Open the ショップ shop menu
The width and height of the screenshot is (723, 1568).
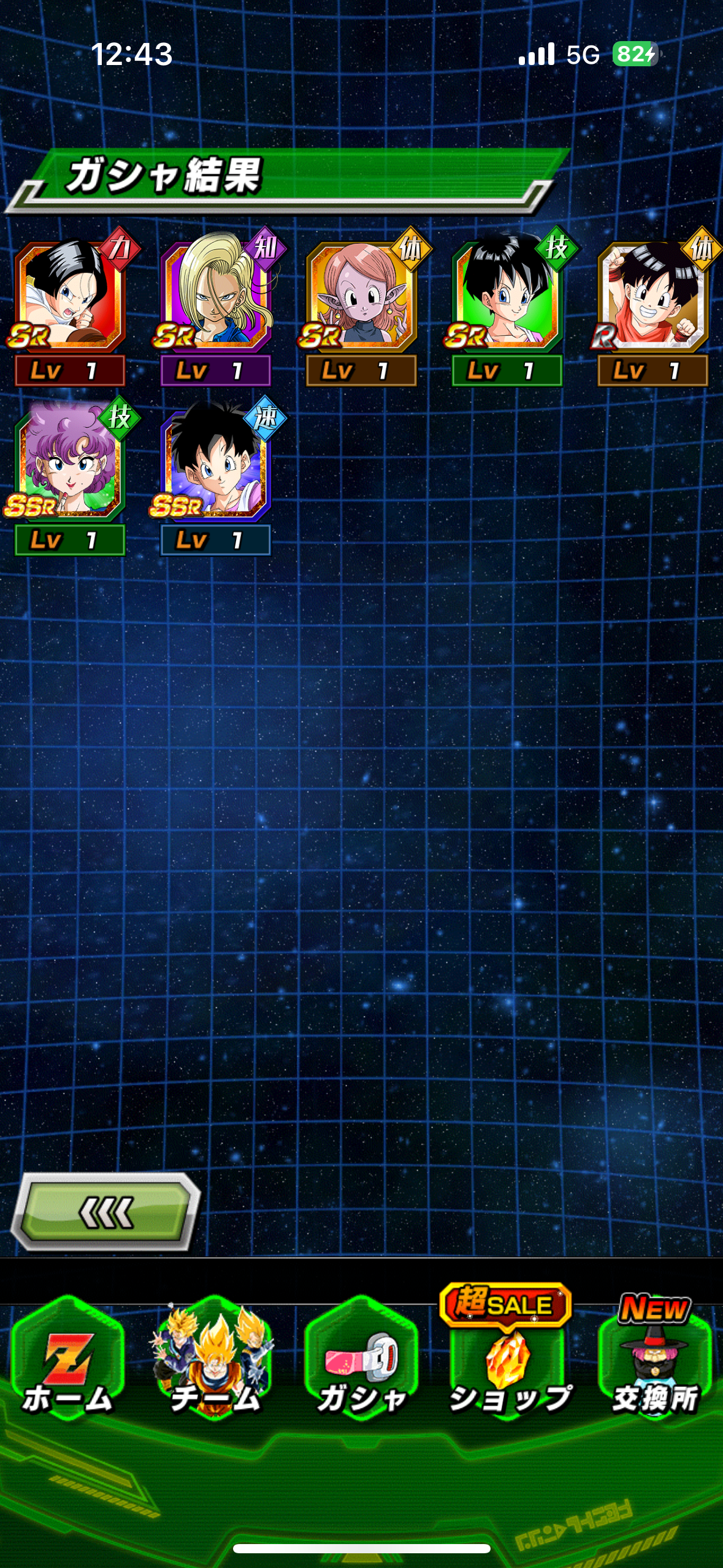[508, 1363]
